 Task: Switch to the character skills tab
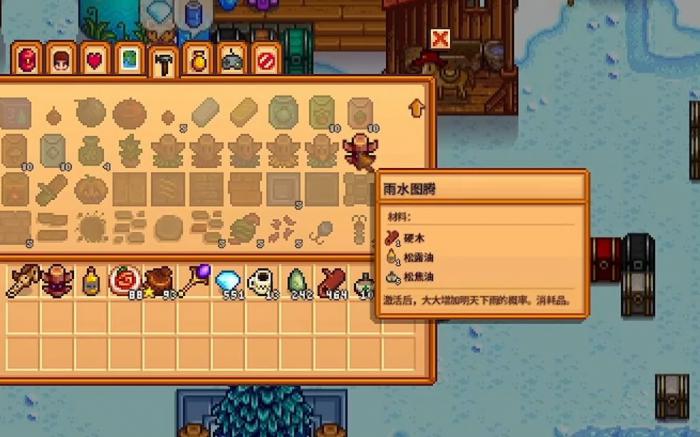point(60,60)
